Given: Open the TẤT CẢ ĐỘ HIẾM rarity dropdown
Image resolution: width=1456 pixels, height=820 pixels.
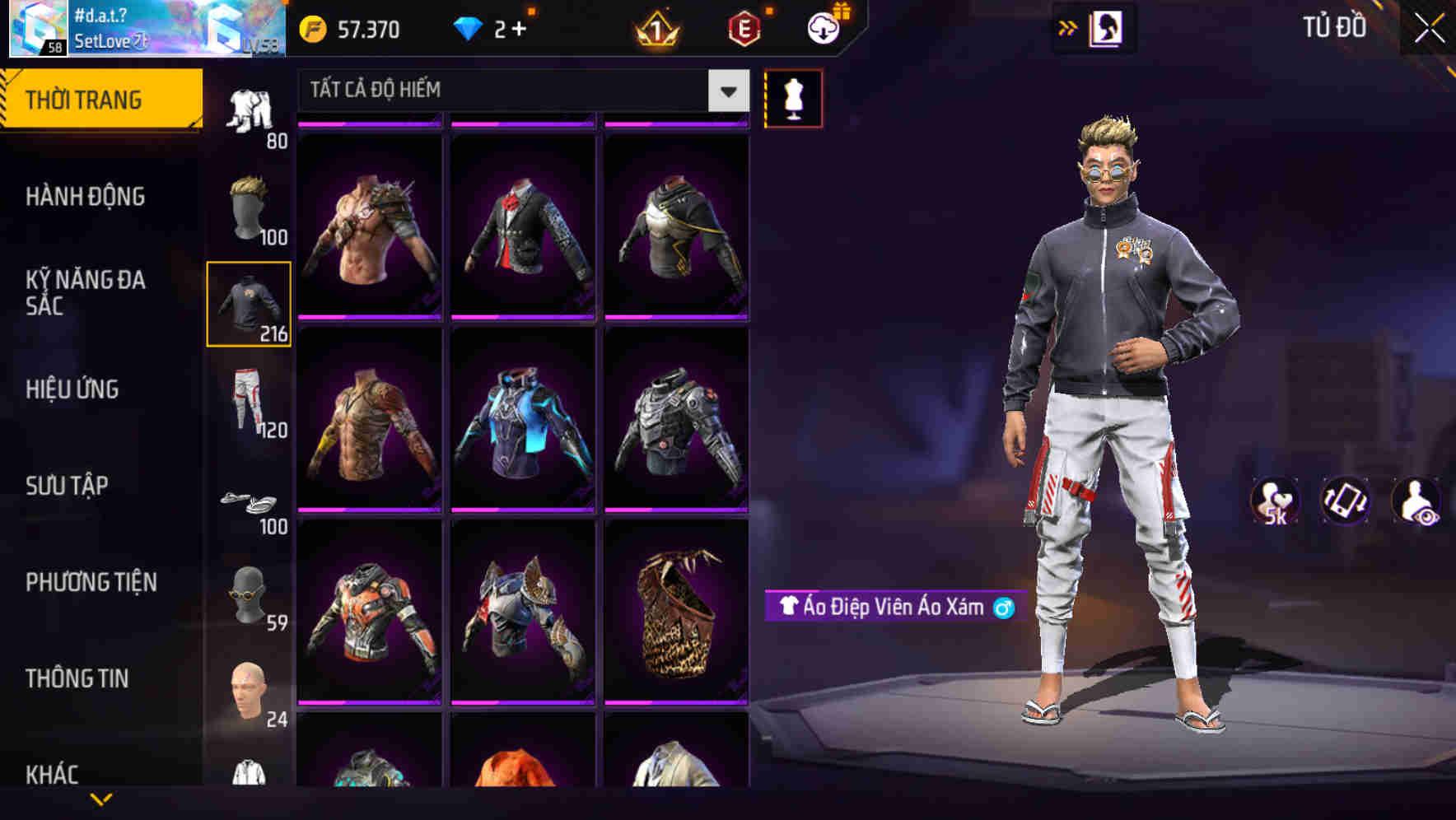Looking at the screenshot, I should pos(511,91).
